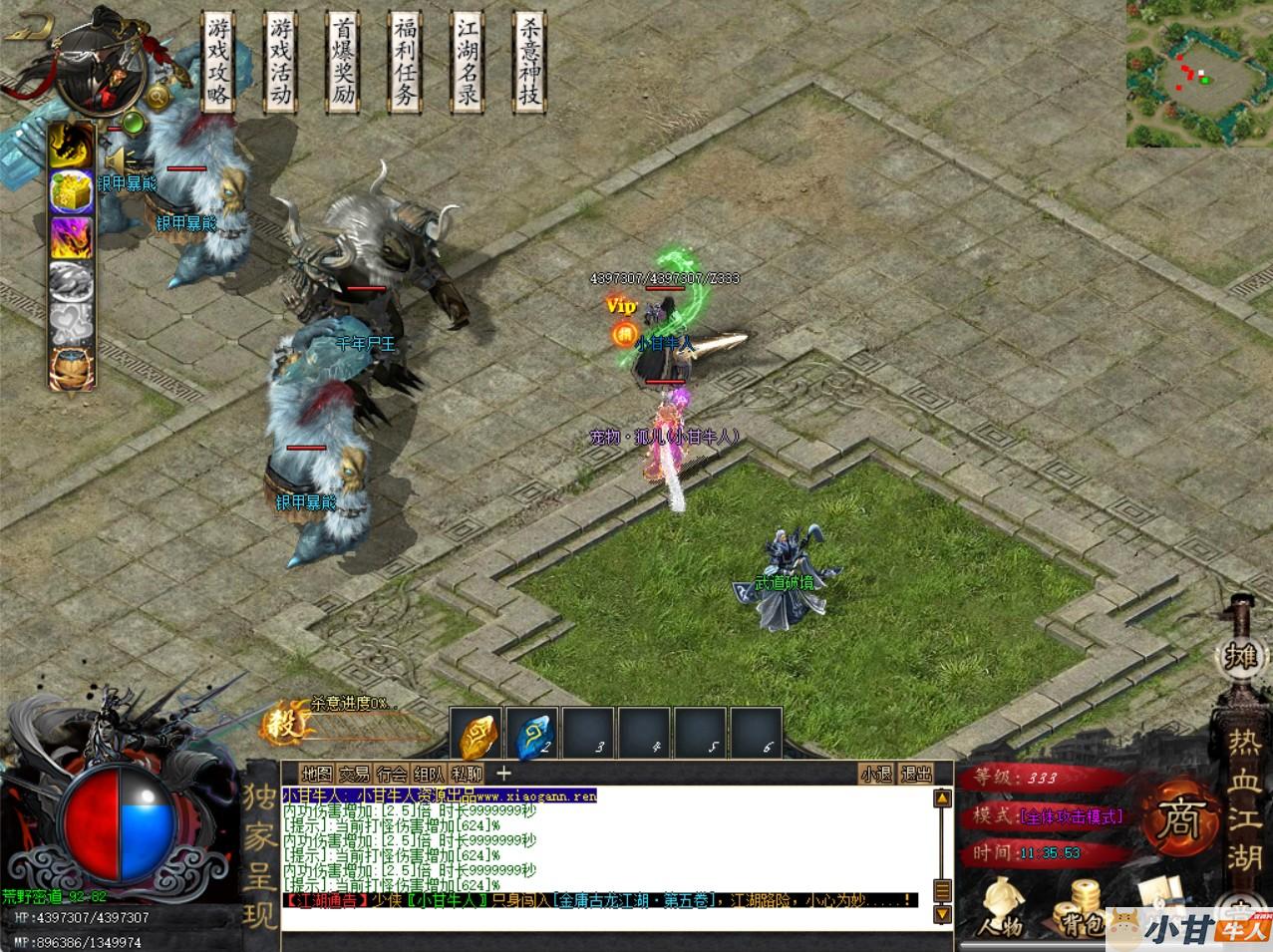This screenshot has width=1273, height=952.
Task: Show the 江湖名录 roster scroll
Action: point(466,62)
